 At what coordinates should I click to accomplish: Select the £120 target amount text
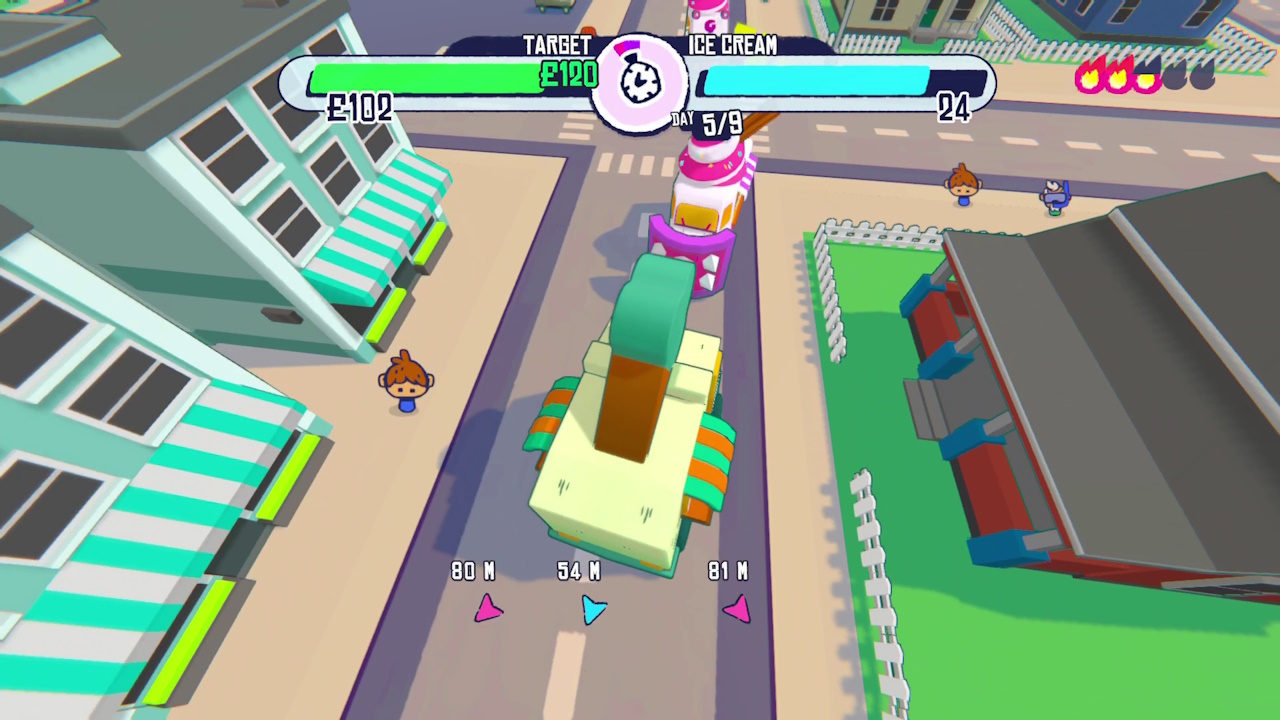(568, 75)
